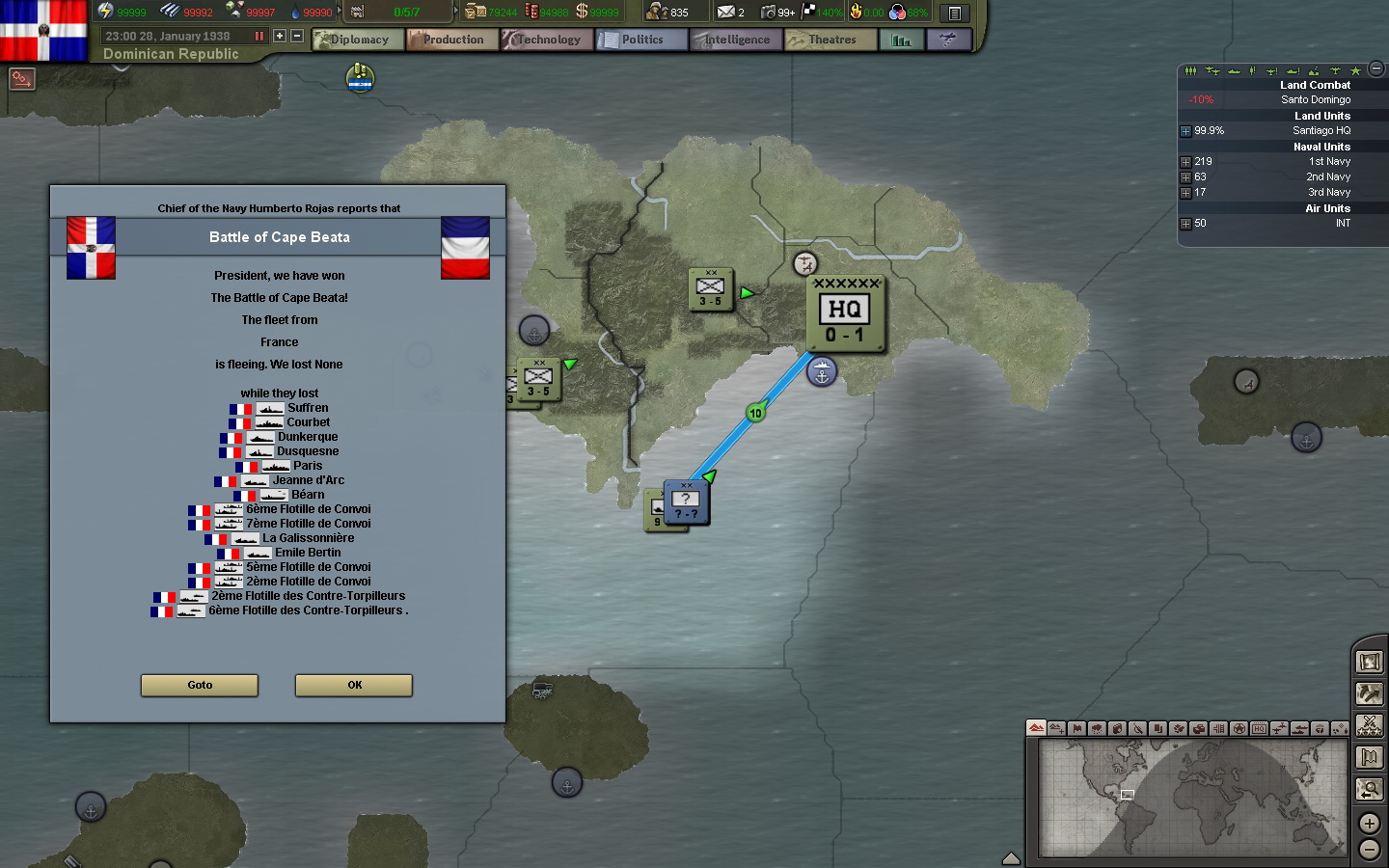Viewport: 1389px width, 868px height.
Task: Open the Statistics bar chart panel
Action: click(x=902, y=40)
